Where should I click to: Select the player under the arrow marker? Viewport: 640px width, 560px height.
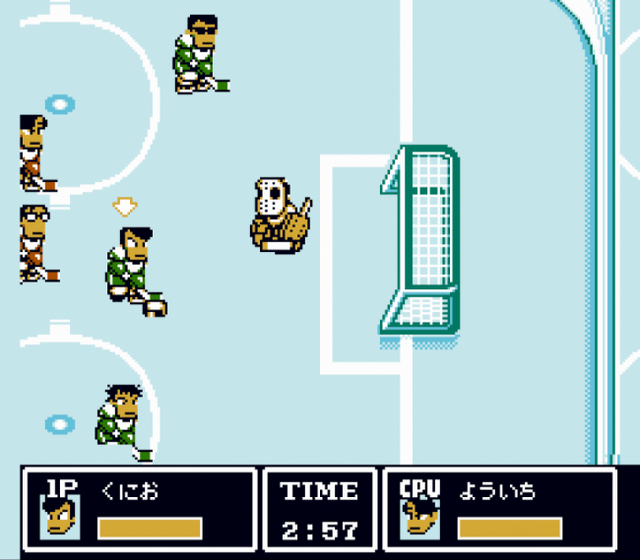pos(133,266)
